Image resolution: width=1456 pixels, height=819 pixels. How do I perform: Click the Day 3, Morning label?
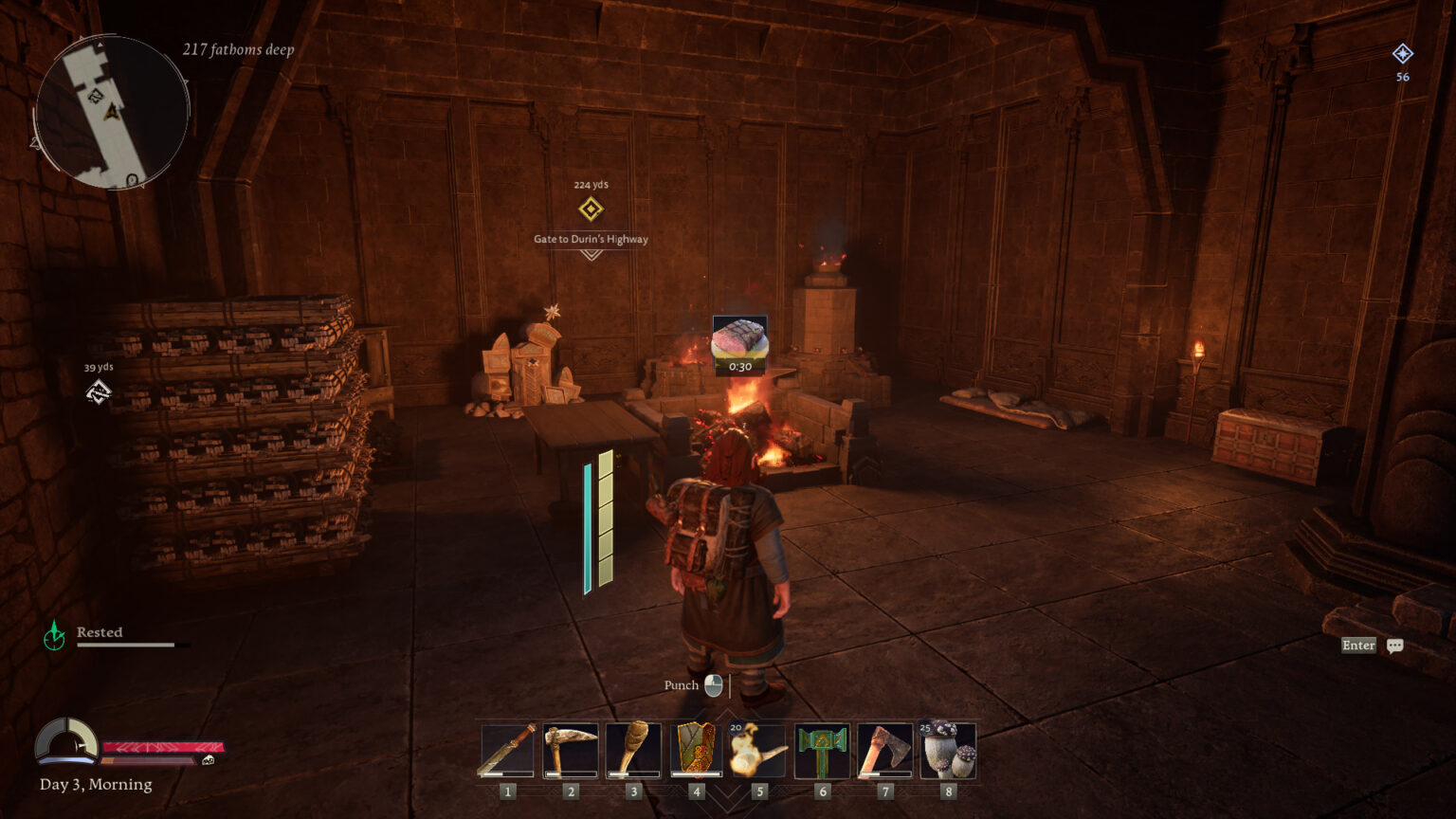pyautogui.click(x=94, y=784)
